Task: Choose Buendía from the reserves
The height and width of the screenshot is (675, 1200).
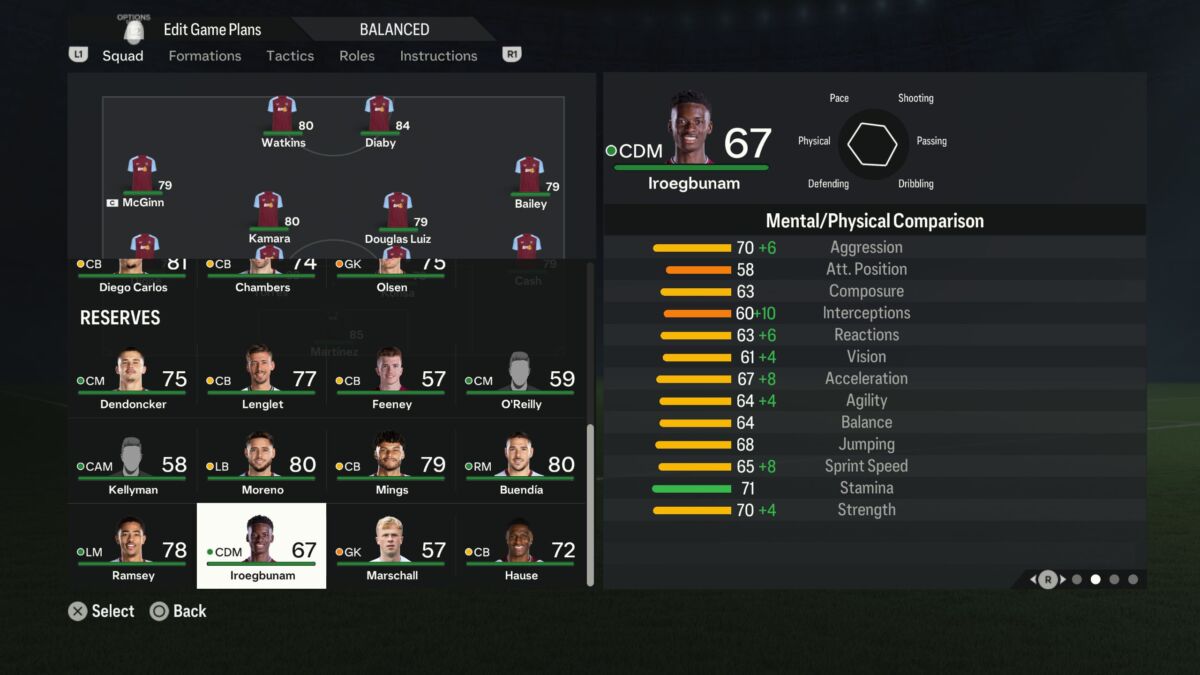Action: 520,467
